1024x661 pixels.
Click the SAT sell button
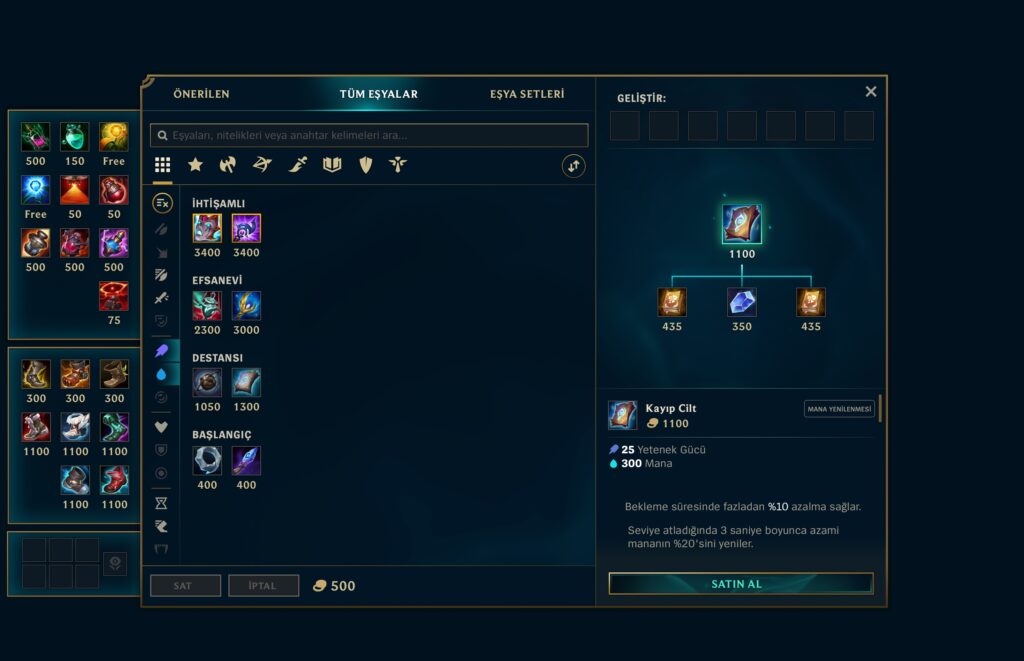pos(185,586)
